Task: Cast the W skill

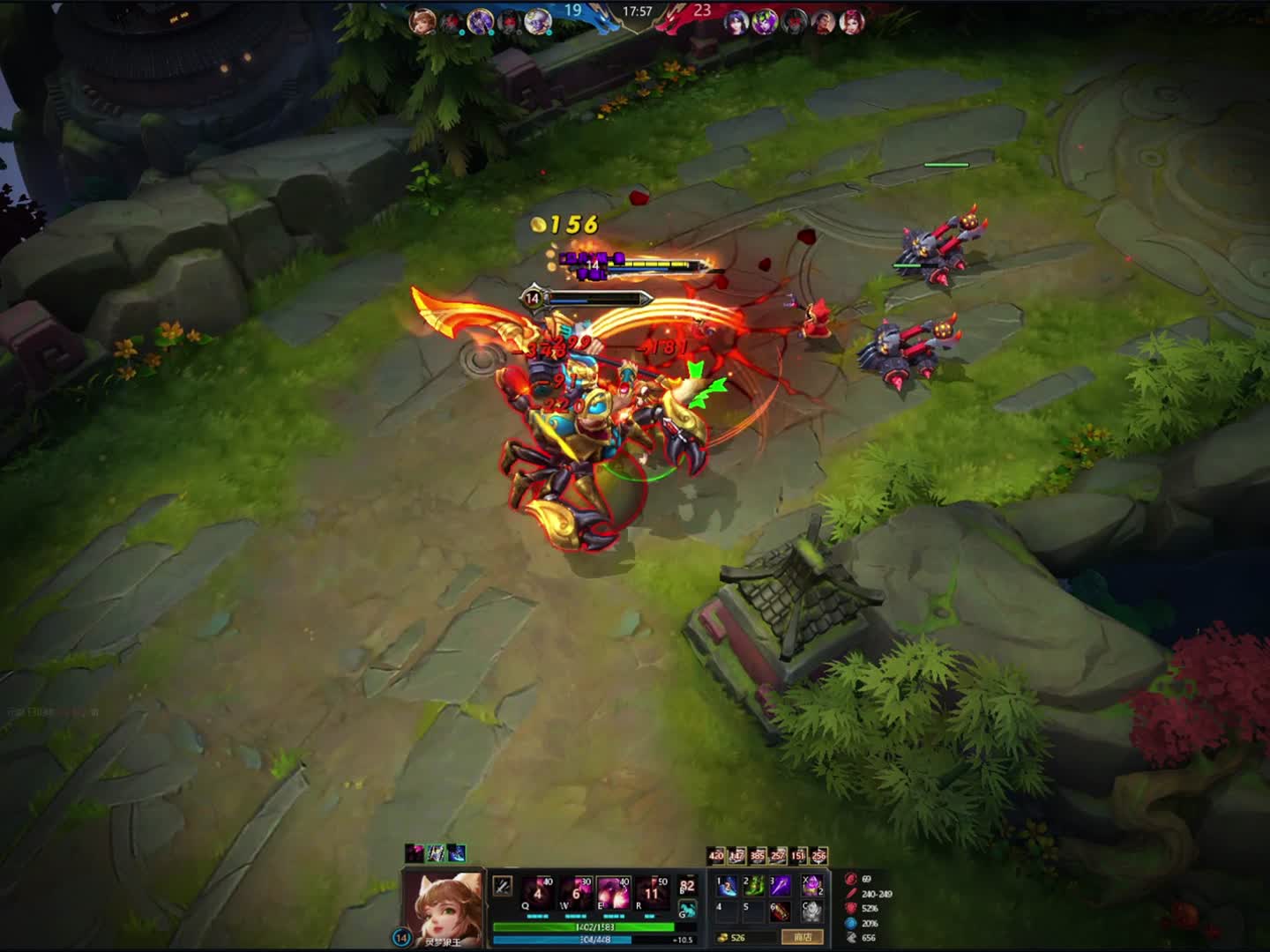Action: [576, 890]
